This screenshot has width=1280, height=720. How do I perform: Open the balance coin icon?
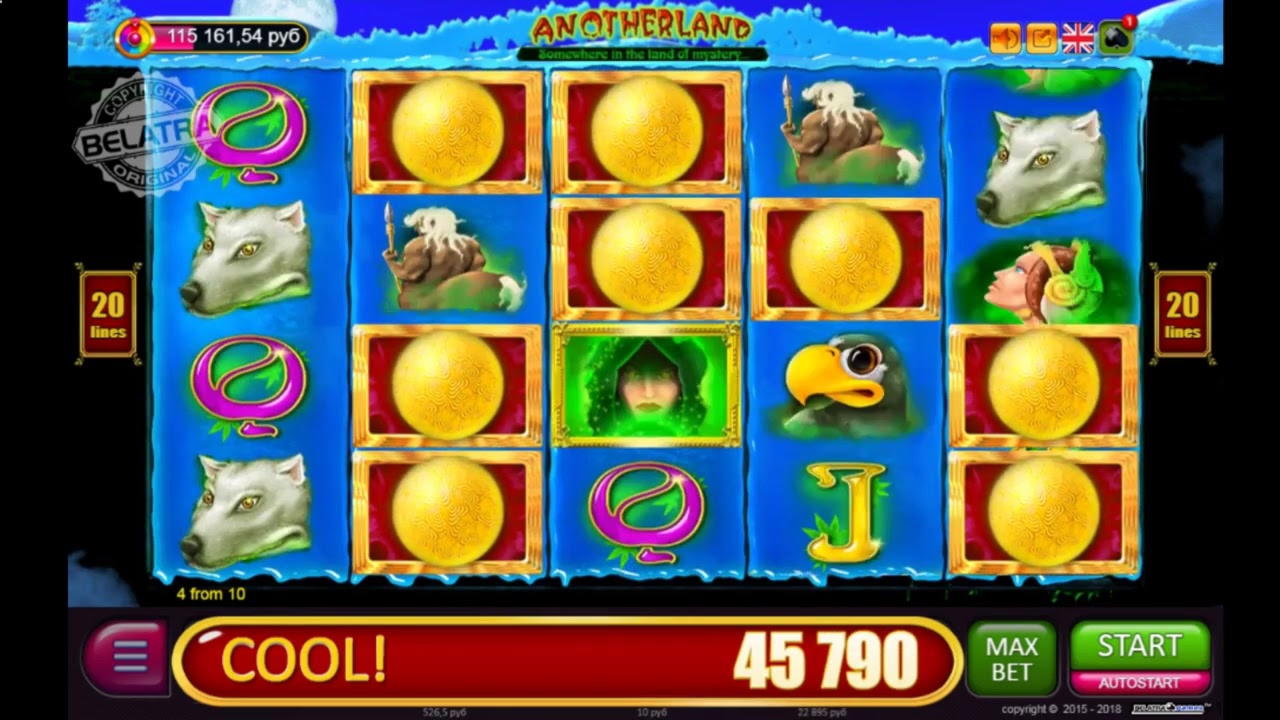pos(134,38)
